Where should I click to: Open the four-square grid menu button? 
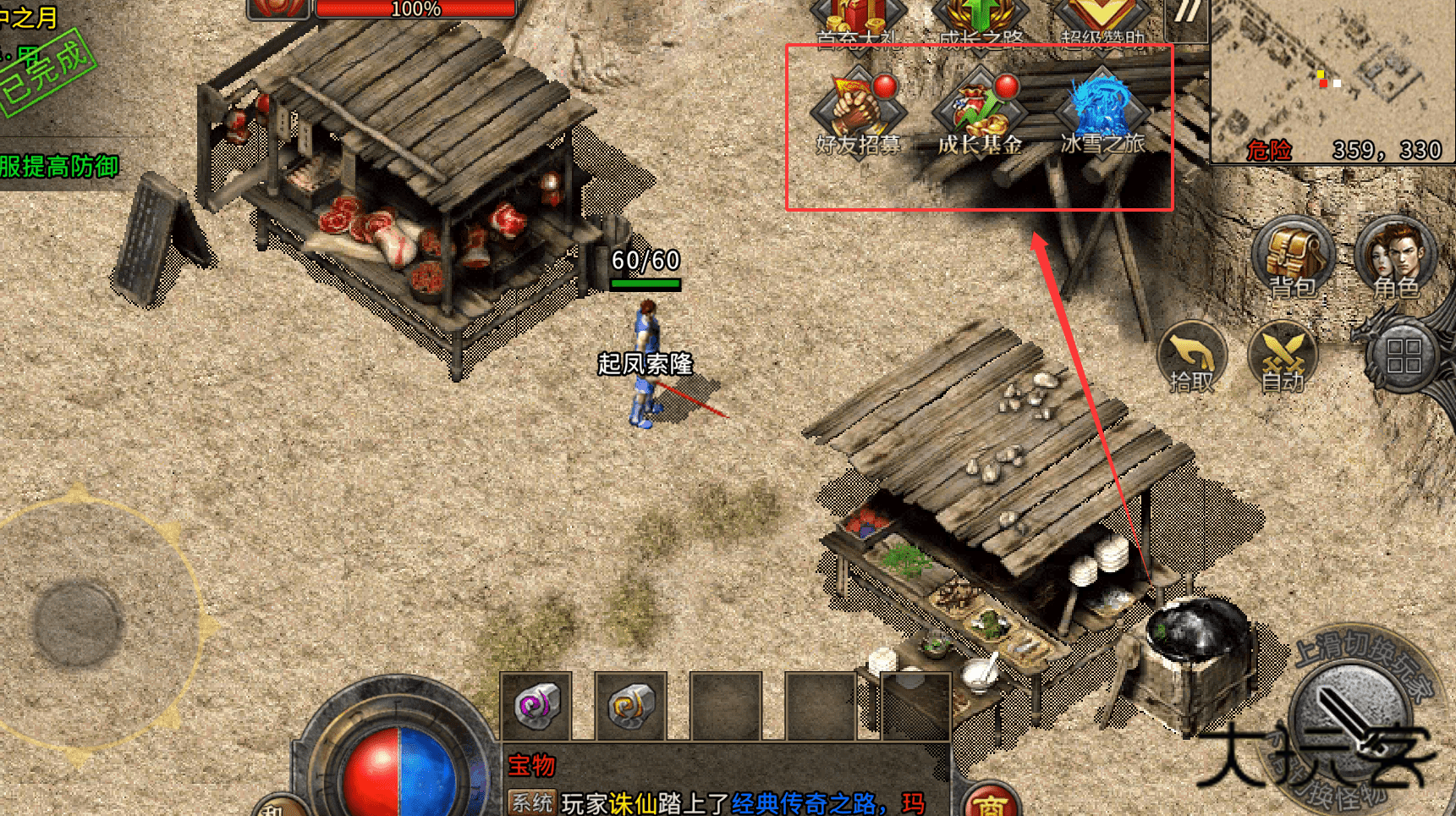point(1404,356)
